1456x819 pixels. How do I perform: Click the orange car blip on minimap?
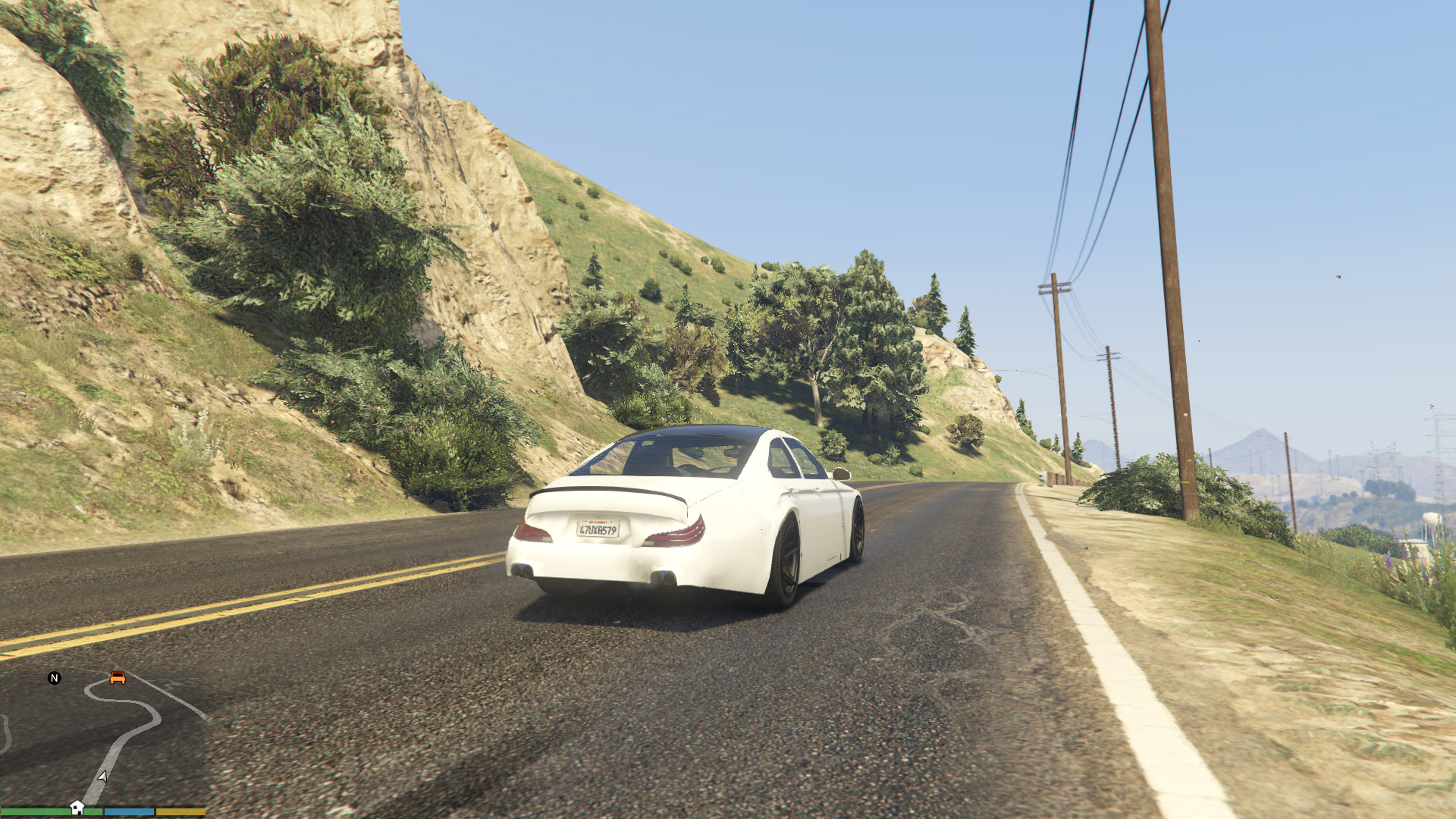pyautogui.click(x=118, y=678)
